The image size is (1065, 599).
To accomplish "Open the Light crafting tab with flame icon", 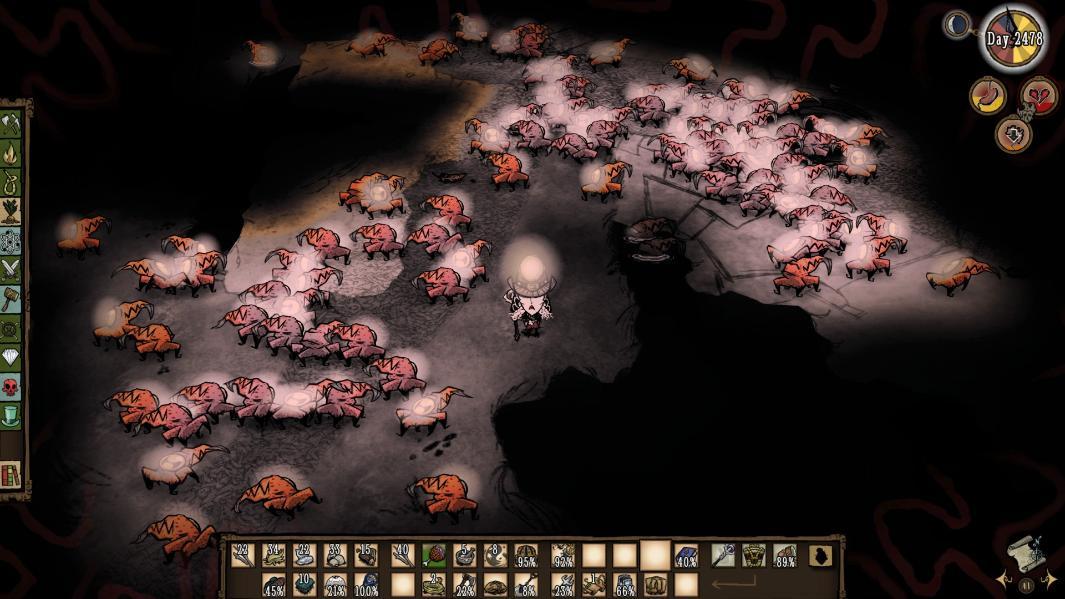I will coord(11,153).
